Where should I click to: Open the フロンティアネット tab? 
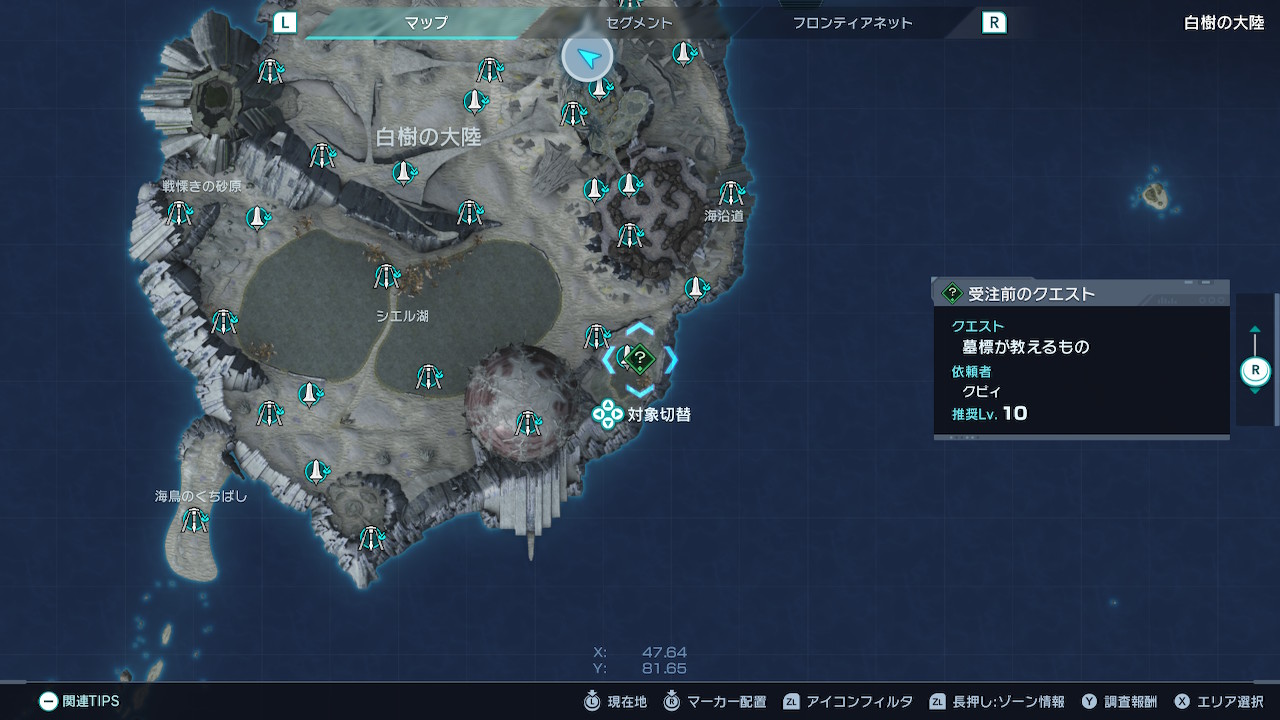[852, 22]
